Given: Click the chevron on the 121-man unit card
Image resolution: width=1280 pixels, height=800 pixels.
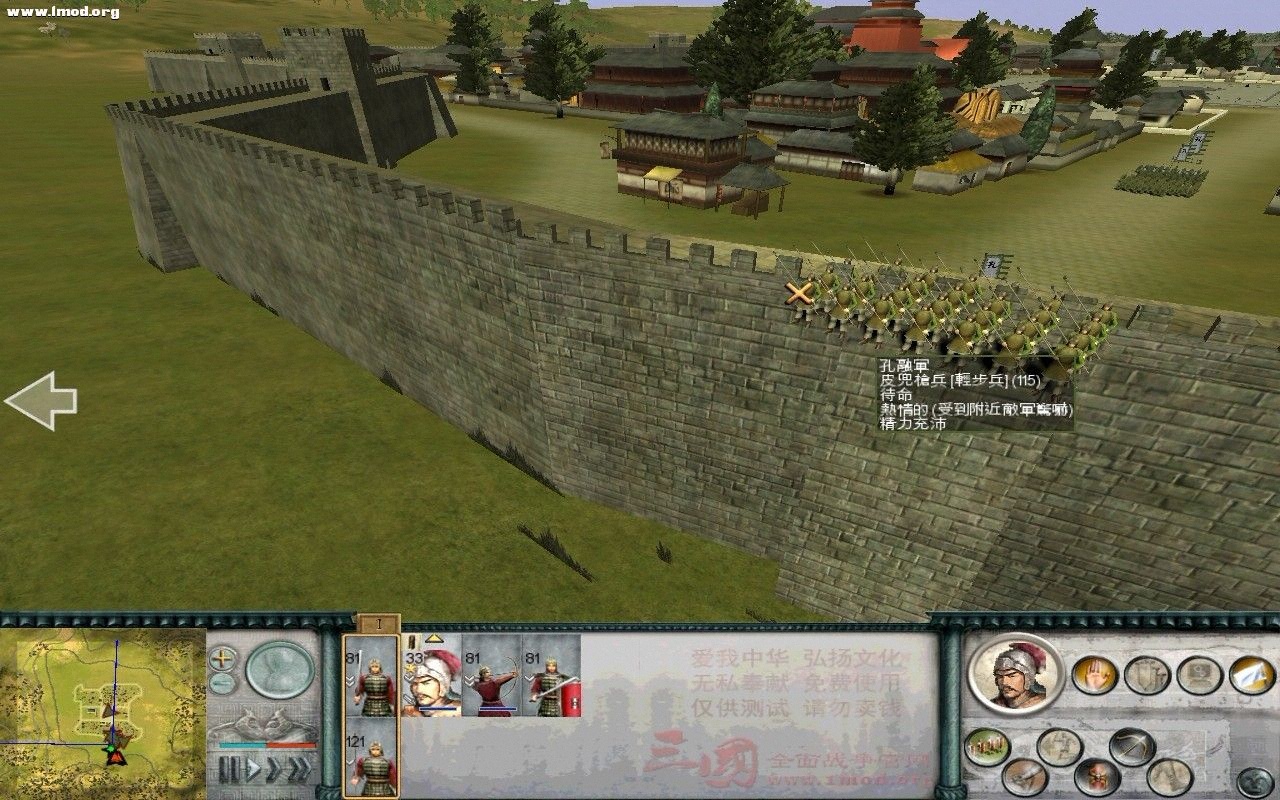Looking at the screenshot, I should (x=351, y=761).
